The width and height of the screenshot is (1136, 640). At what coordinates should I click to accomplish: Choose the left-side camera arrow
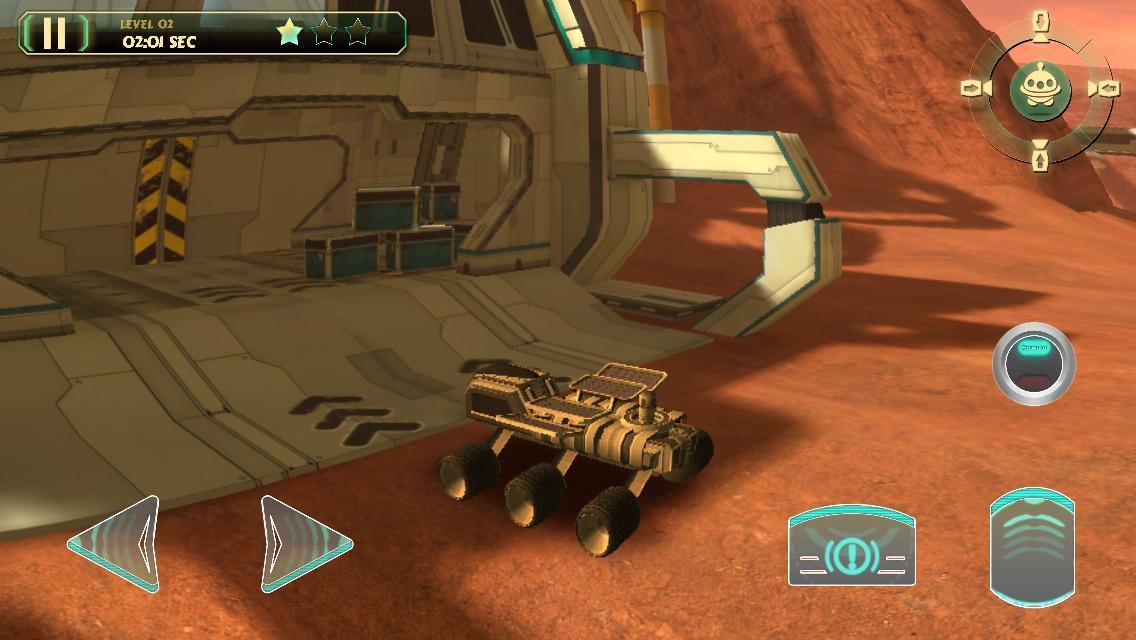pos(973,90)
